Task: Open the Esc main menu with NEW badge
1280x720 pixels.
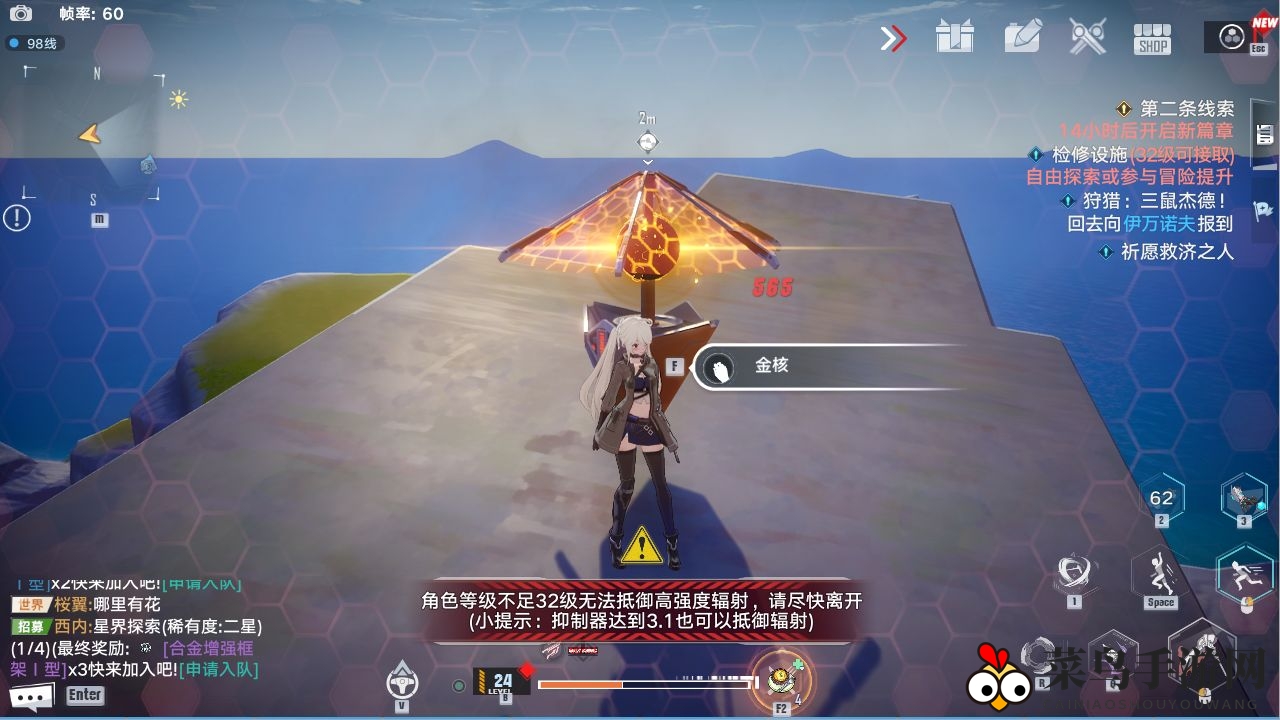Action: (1230, 38)
